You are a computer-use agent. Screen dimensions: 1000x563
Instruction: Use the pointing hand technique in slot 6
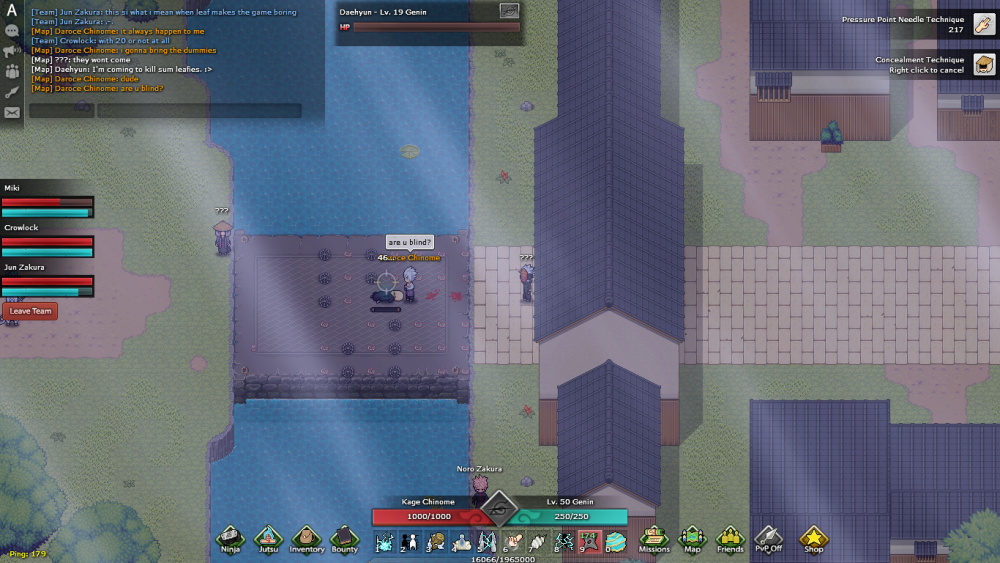513,541
